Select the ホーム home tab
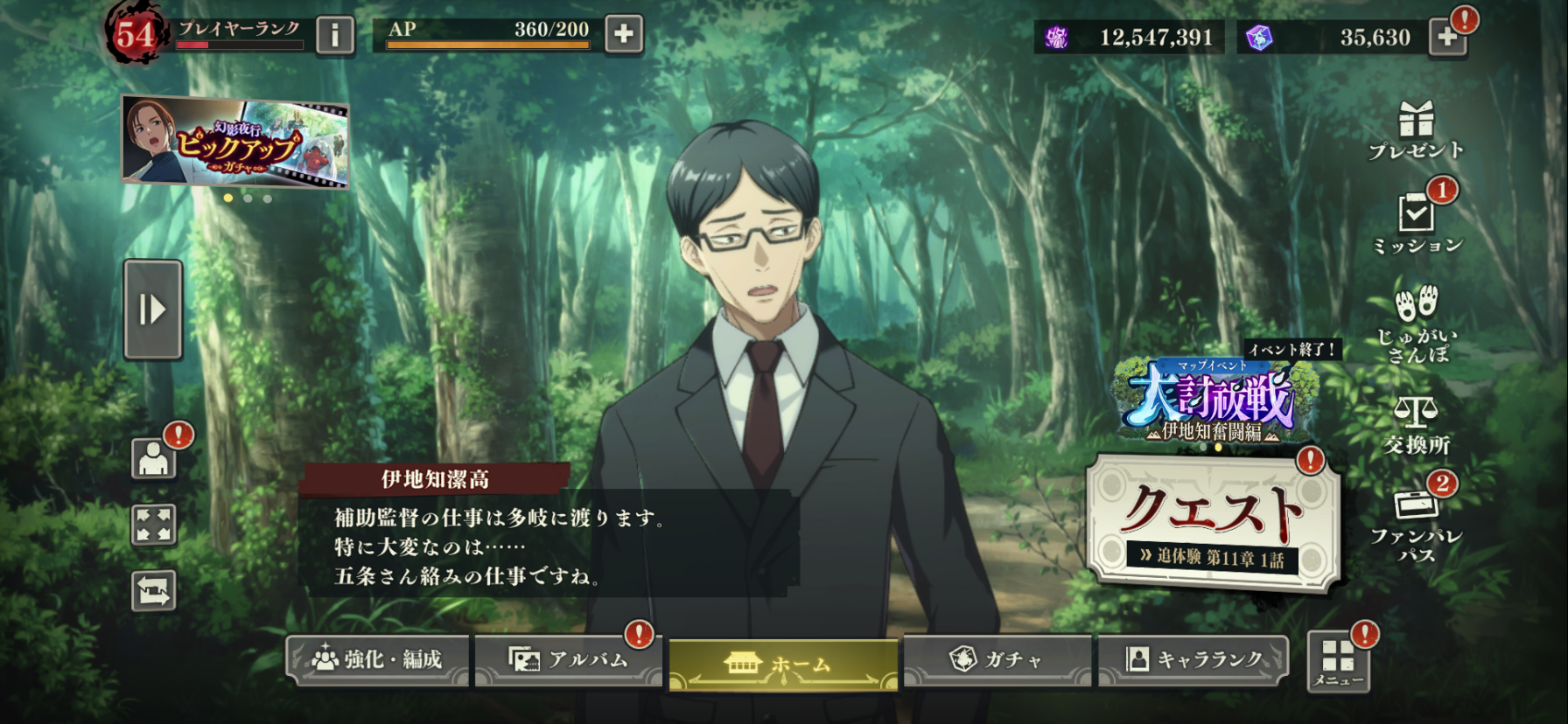 tap(783, 665)
